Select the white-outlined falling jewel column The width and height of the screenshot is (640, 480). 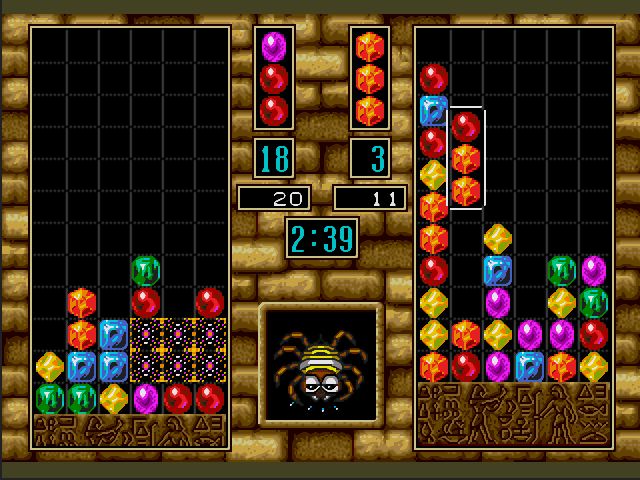pos(466,158)
